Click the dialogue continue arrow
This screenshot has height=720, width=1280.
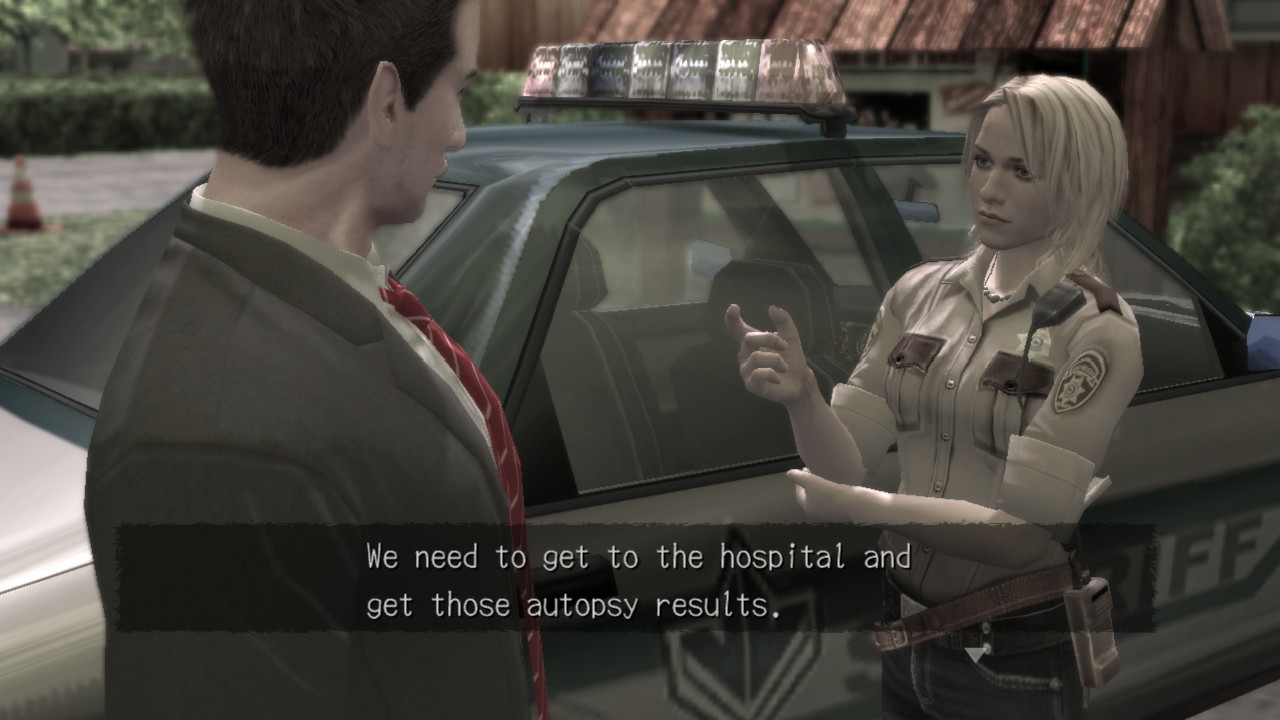[x=975, y=654]
